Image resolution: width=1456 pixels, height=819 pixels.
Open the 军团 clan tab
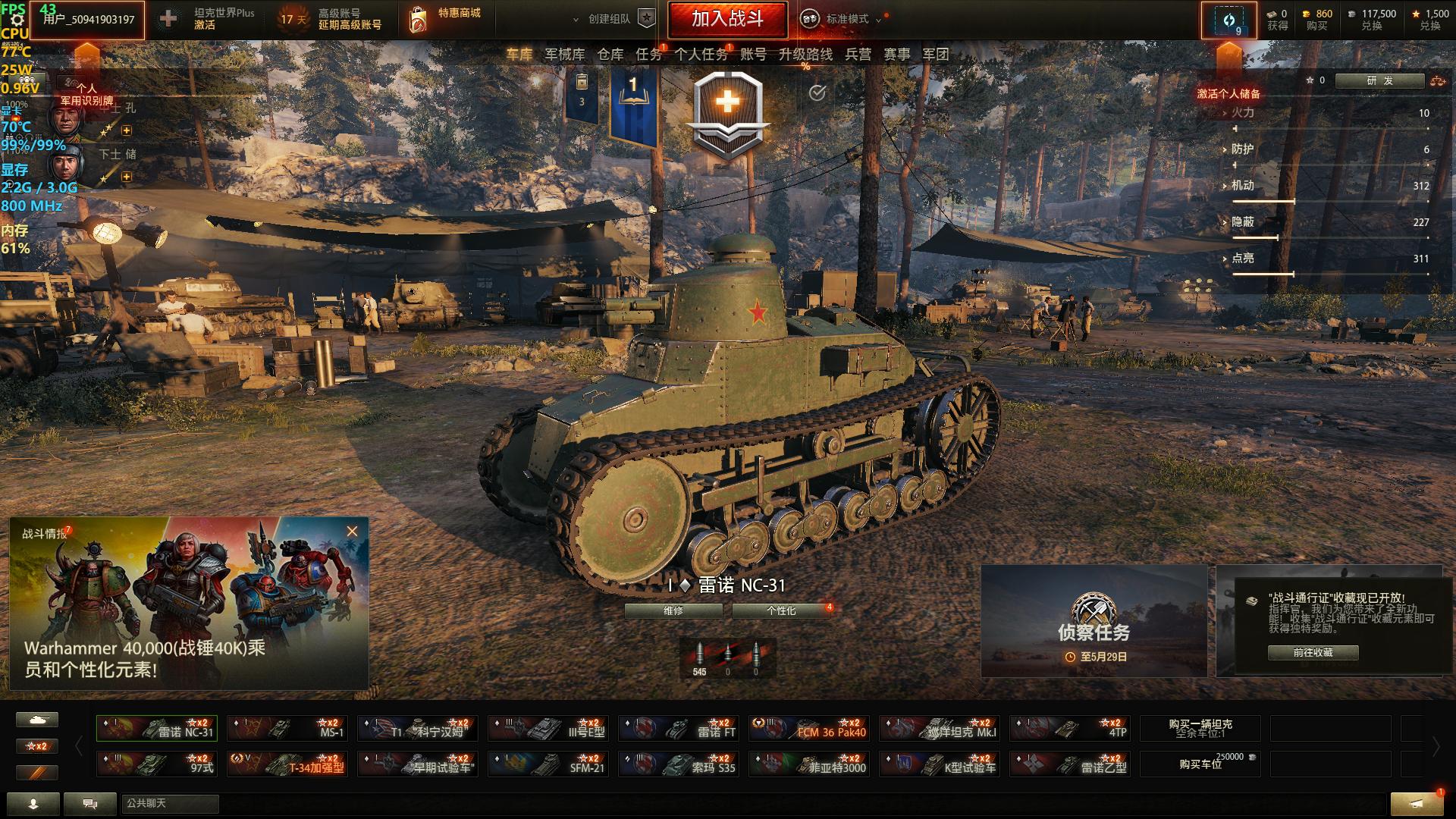[x=936, y=55]
